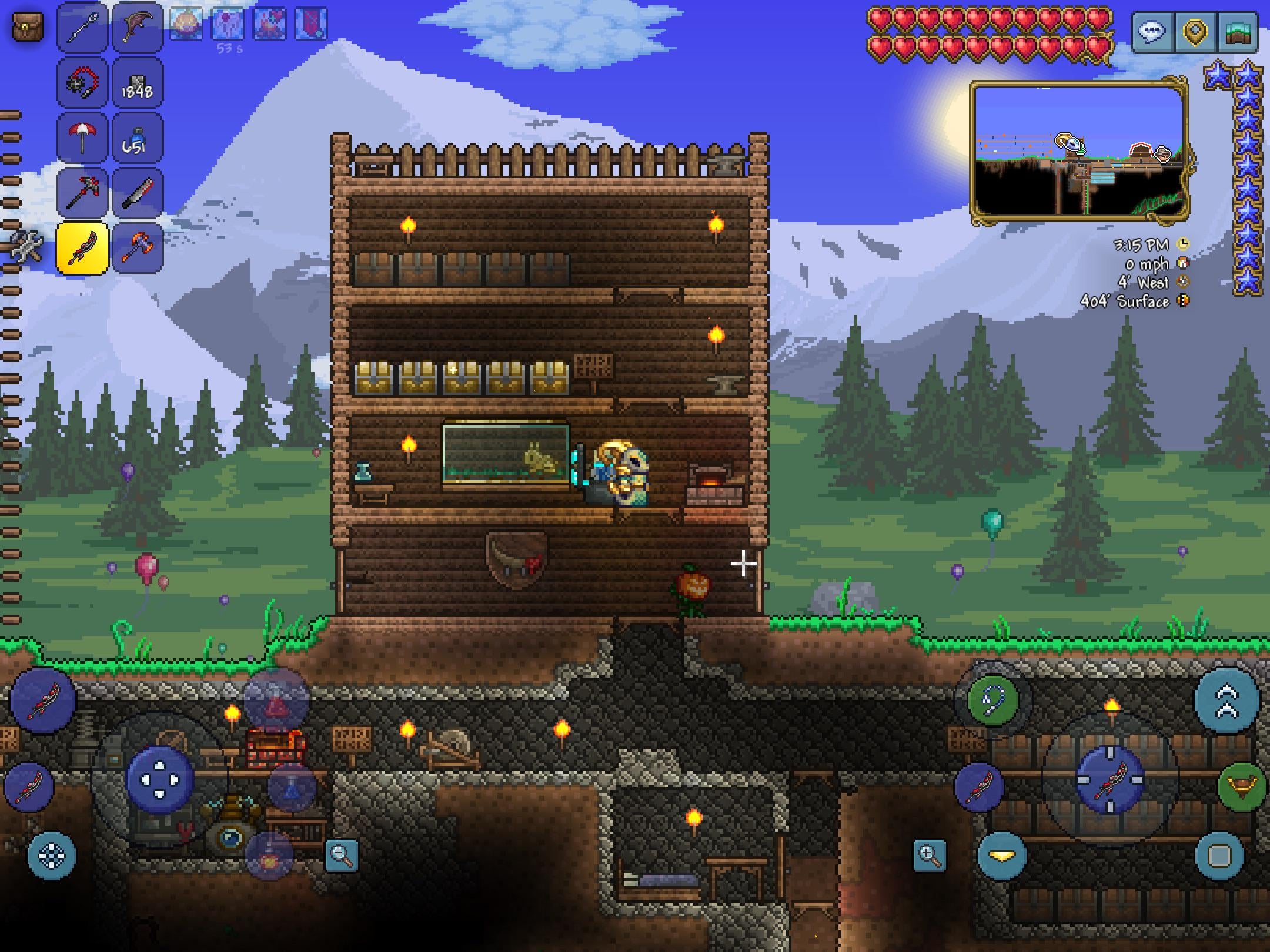Select the spear hotbar slot
Screen dimensions: 1270x952
click(82, 28)
